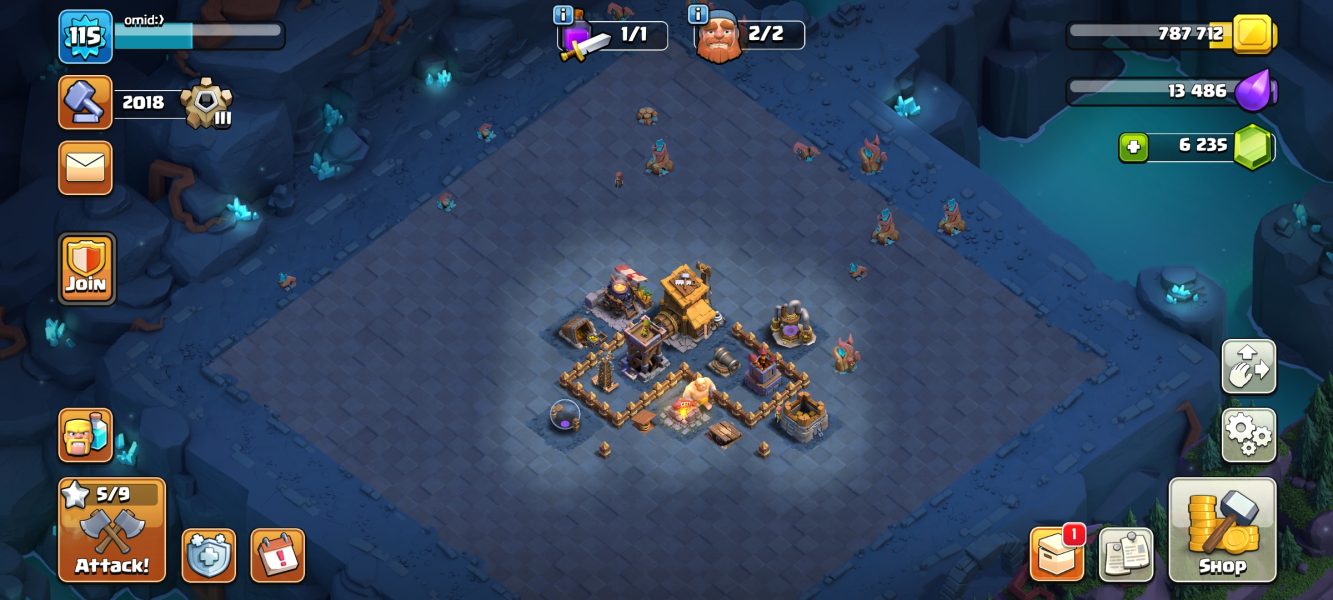Open the settings gears button
The width and height of the screenshot is (1333, 600).
tap(1248, 434)
